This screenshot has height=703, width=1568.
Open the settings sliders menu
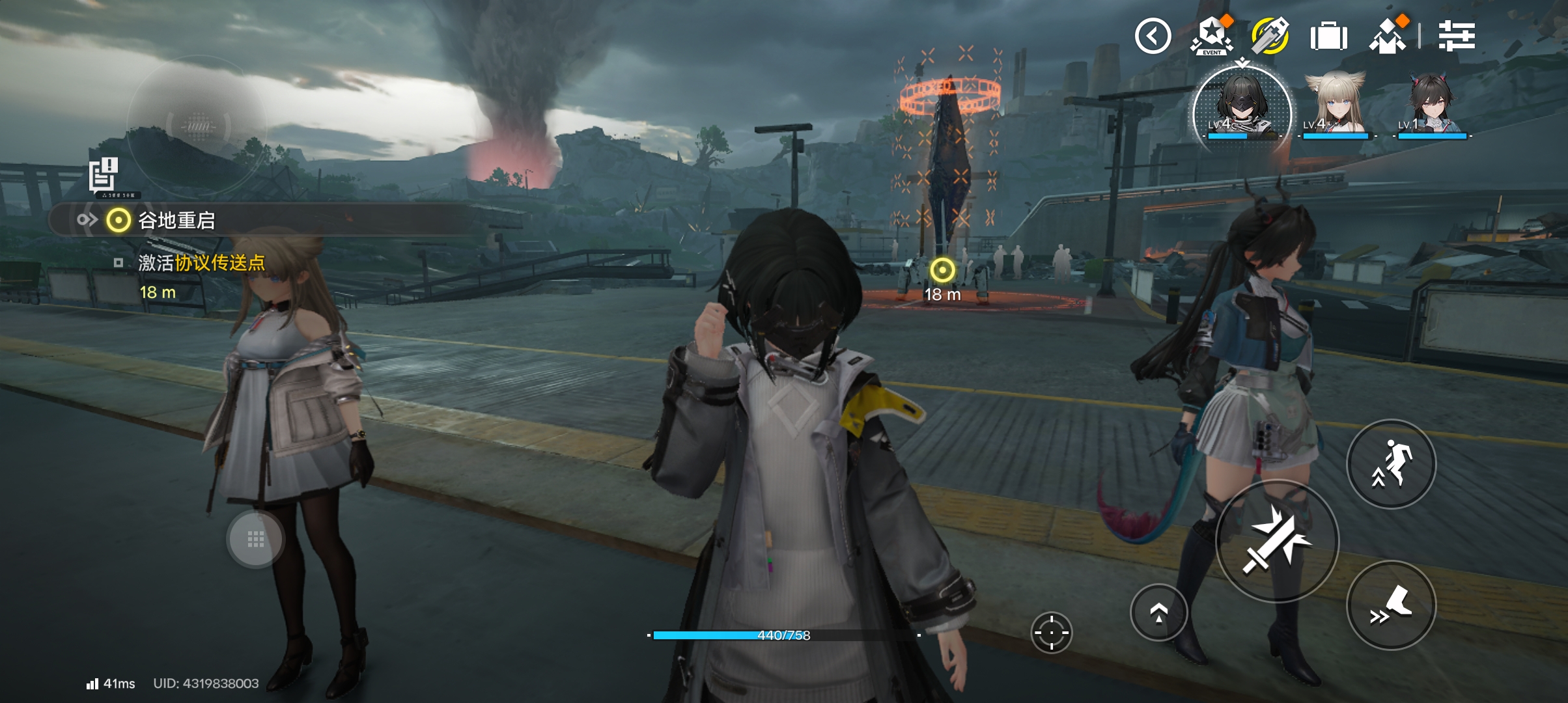1457,36
